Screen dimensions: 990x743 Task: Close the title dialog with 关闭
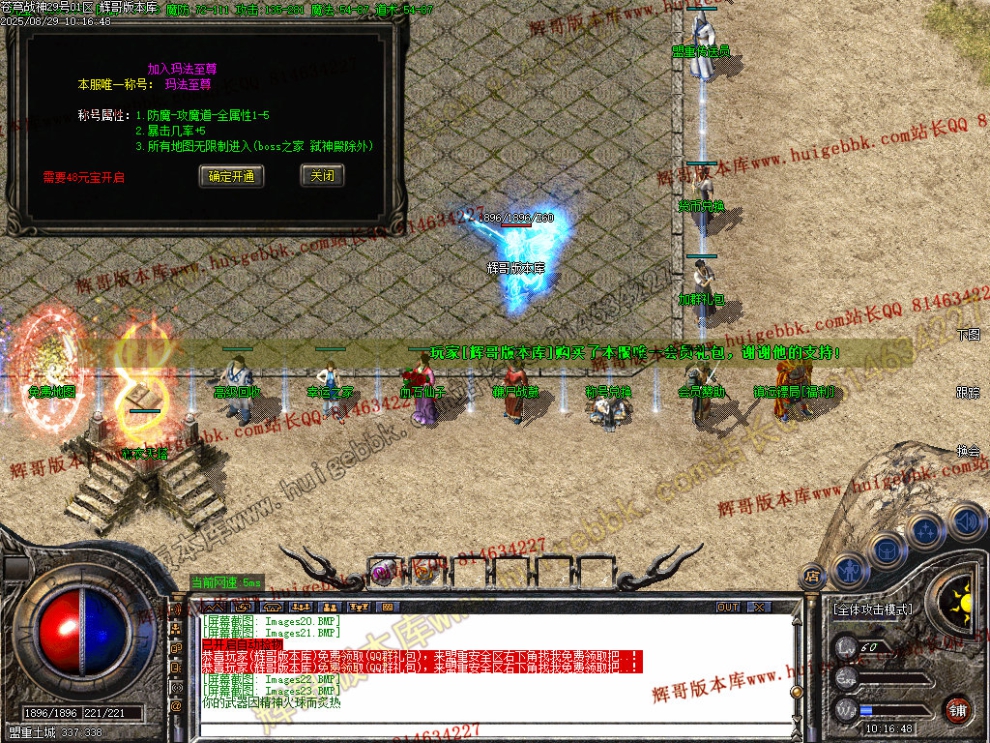tap(322, 176)
